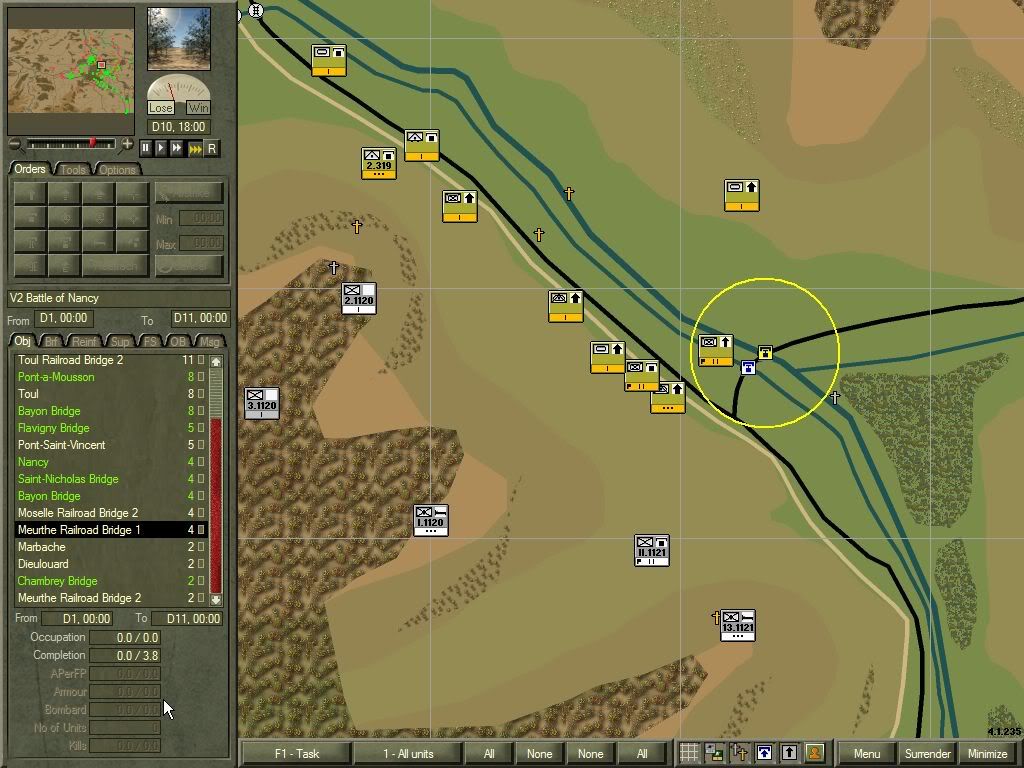The height and width of the screenshot is (768, 1024).
Task: View the Msg messages tab
Action: [210, 342]
